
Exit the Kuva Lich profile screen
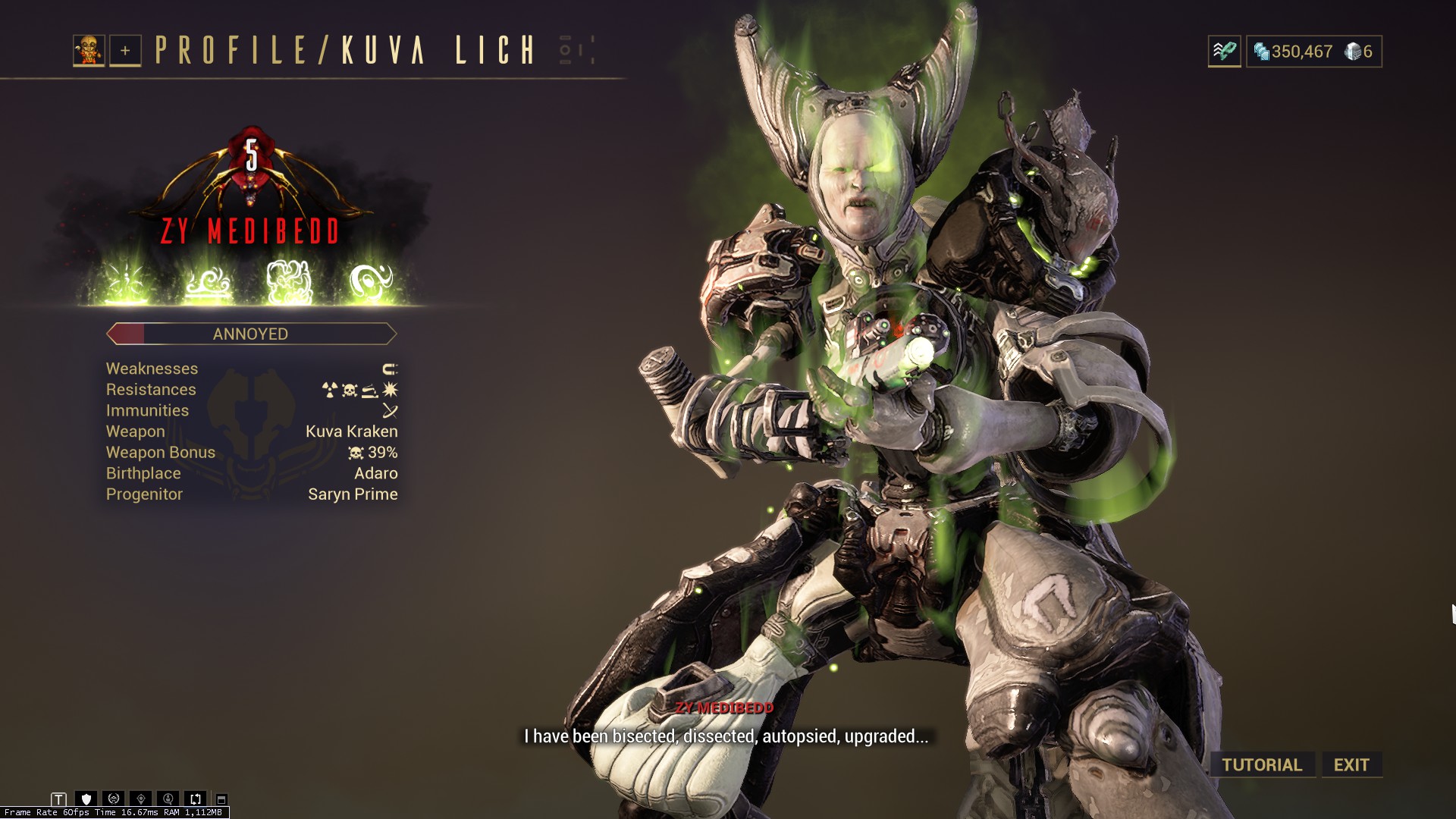click(1351, 764)
